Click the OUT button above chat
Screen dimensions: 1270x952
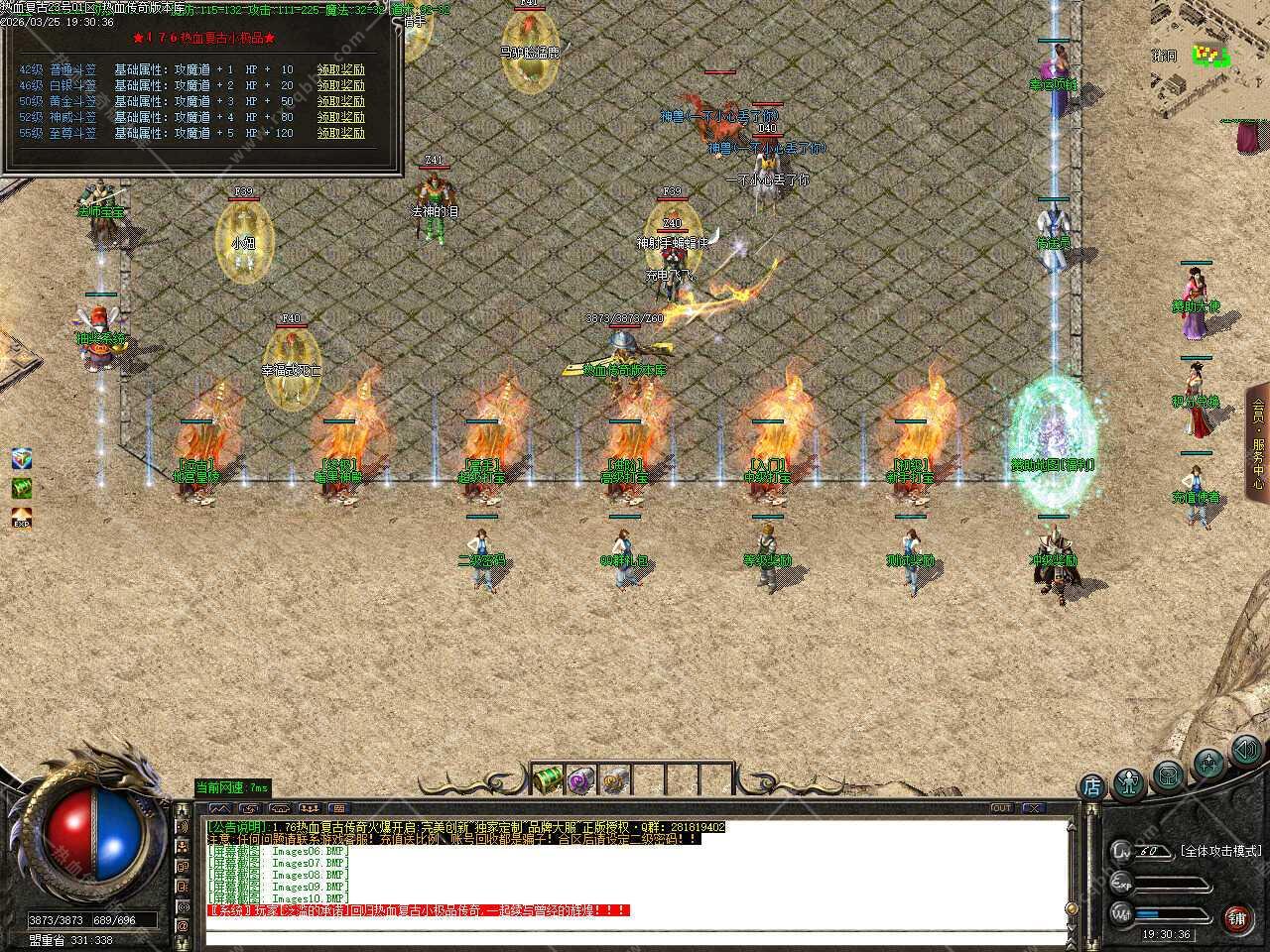coord(1001,808)
